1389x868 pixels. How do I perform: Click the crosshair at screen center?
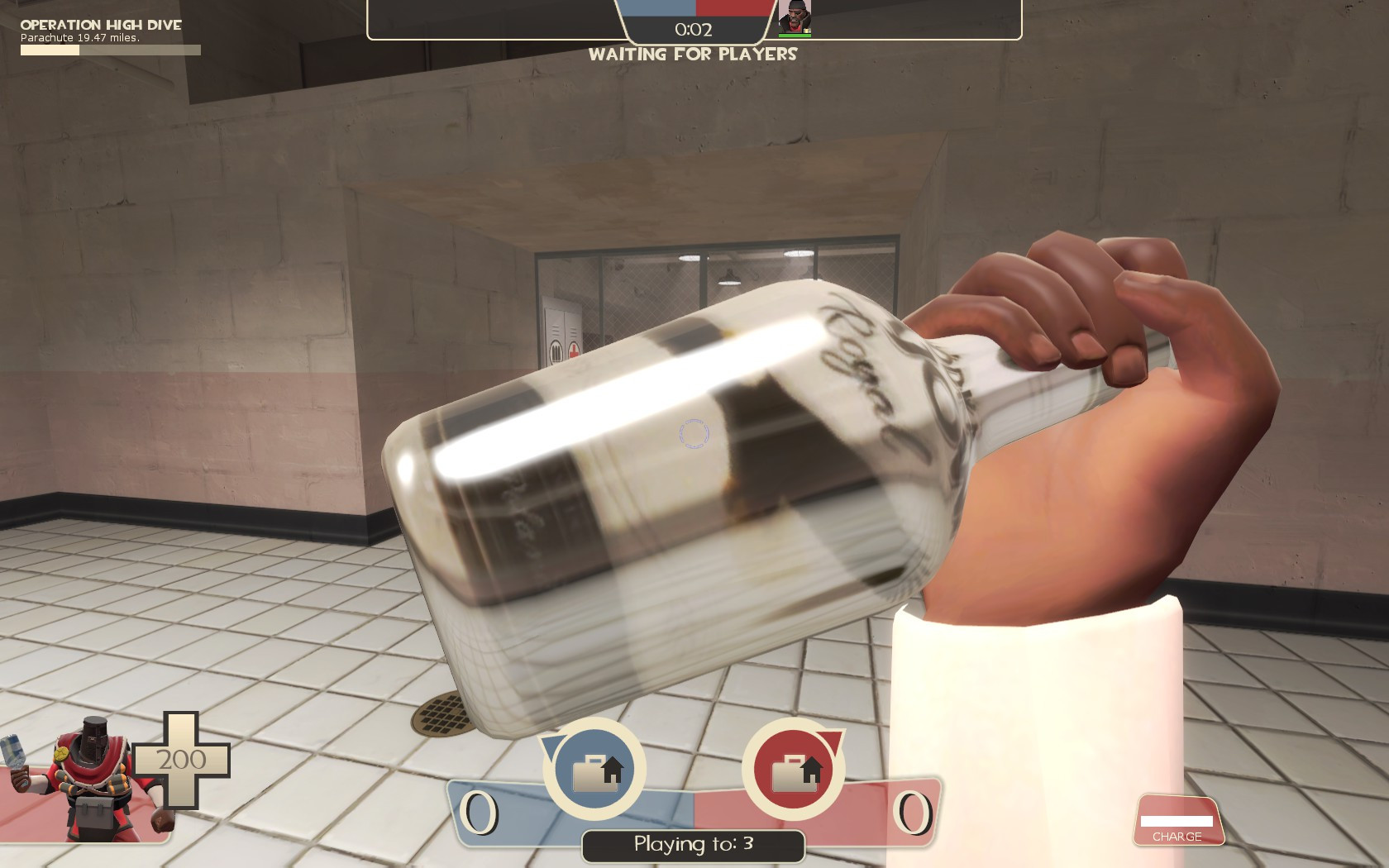pyautogui.click(x=694, y=434)
